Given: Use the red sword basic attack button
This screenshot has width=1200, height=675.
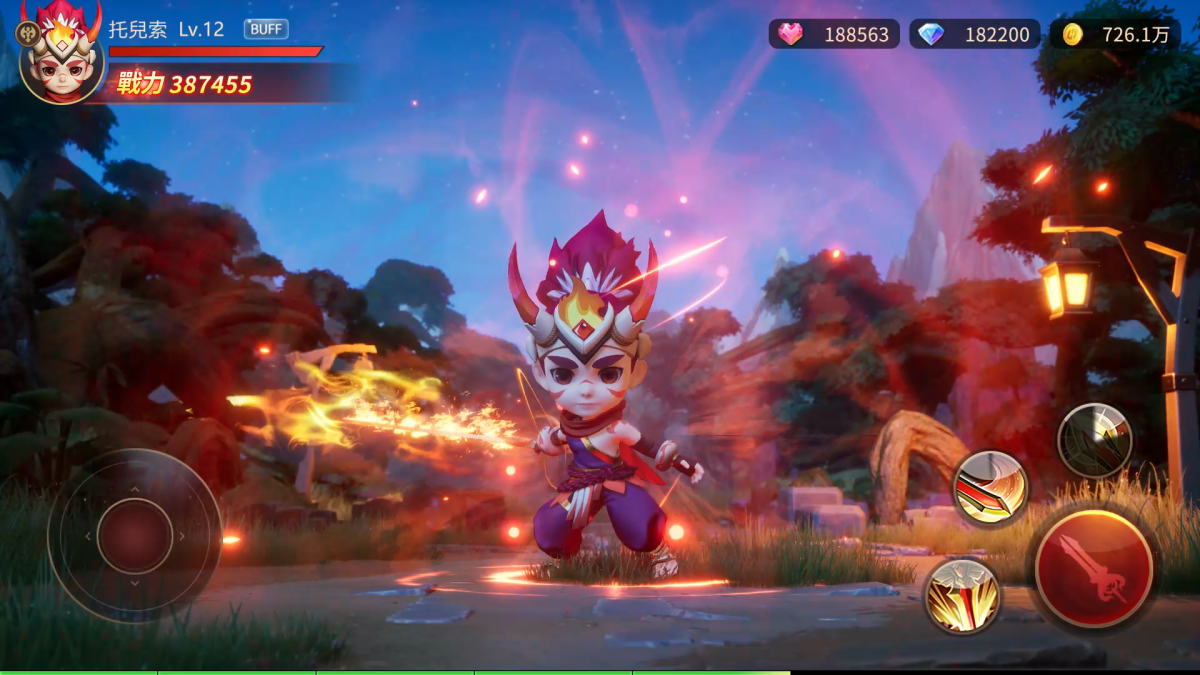Looking at the screenshot, I should tap(1093, 569).
